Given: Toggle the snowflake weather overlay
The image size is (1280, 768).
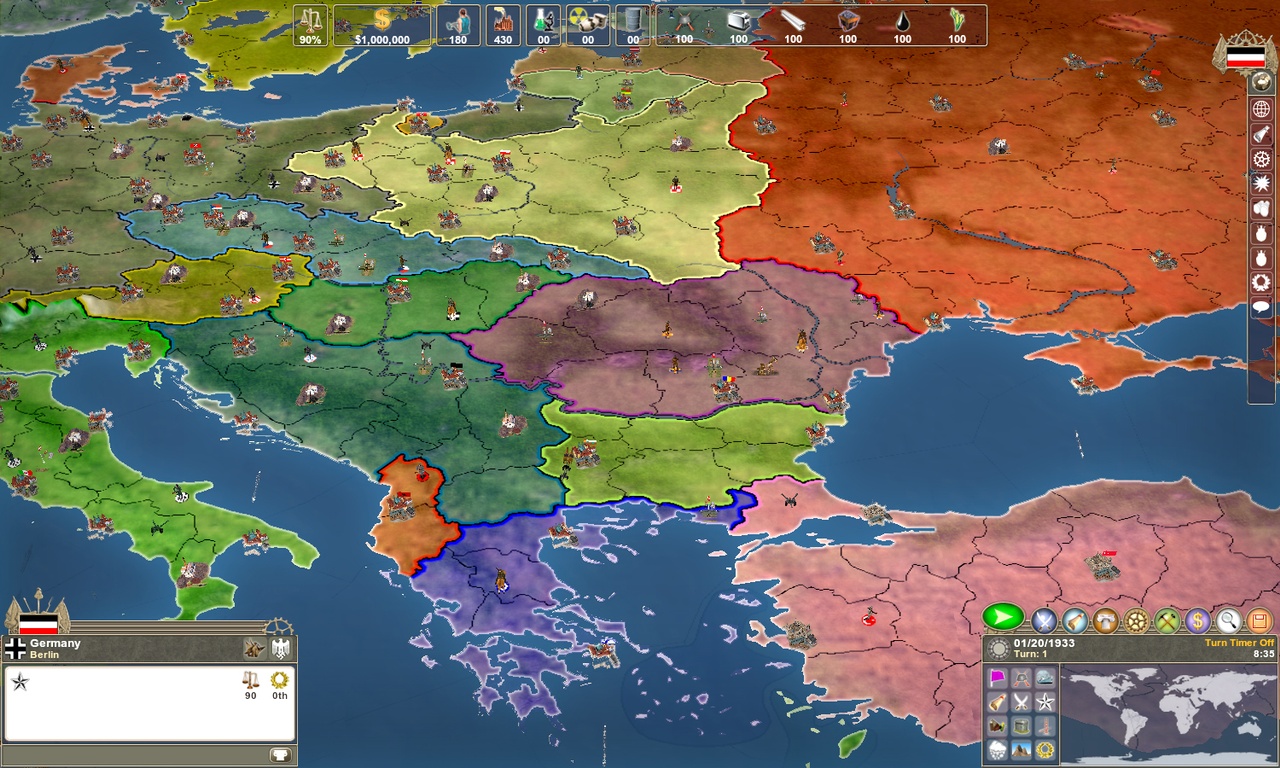Looking at the screenshot, I should (997, 750).
